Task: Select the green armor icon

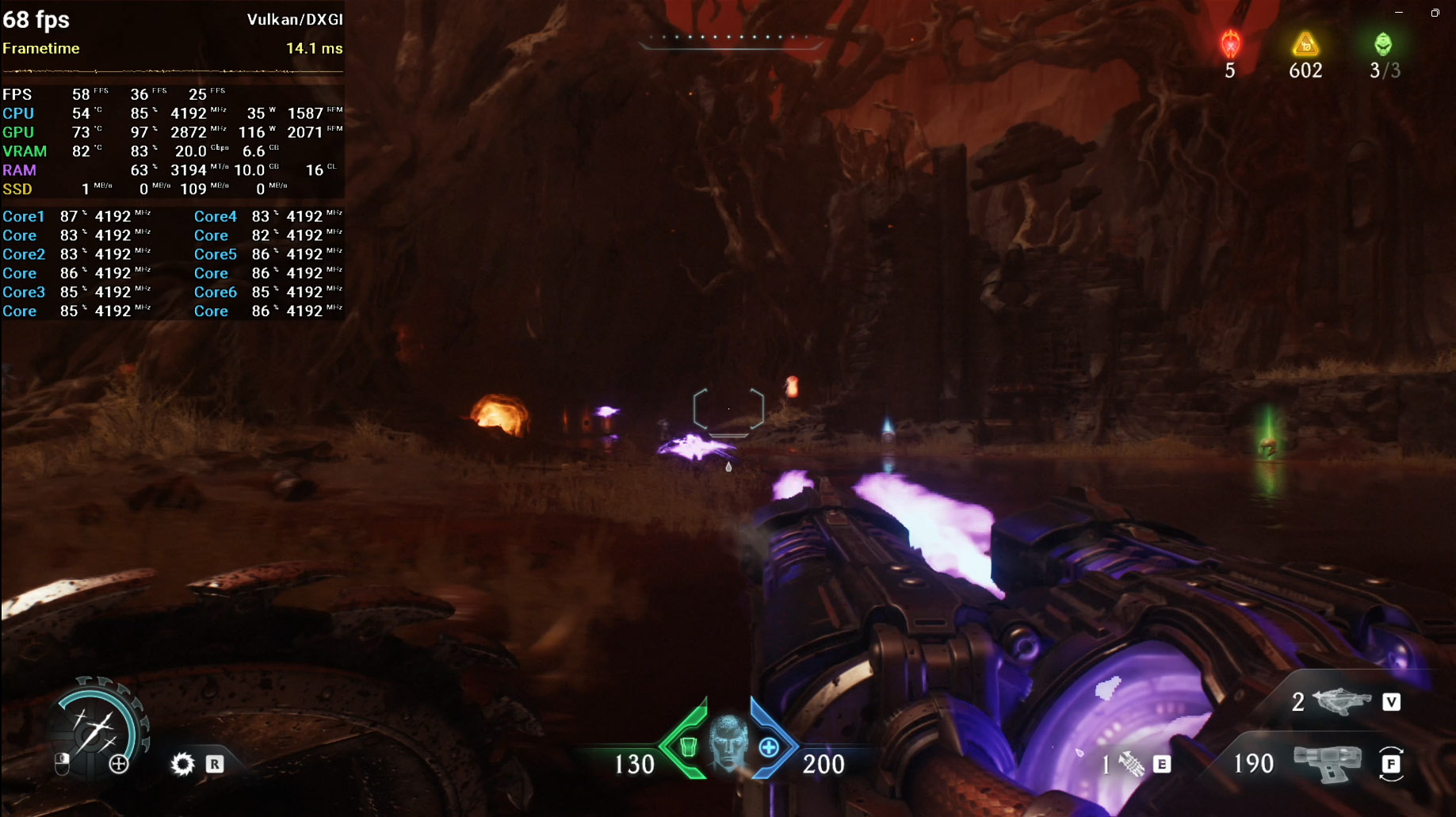Action: tap(688, 746)
